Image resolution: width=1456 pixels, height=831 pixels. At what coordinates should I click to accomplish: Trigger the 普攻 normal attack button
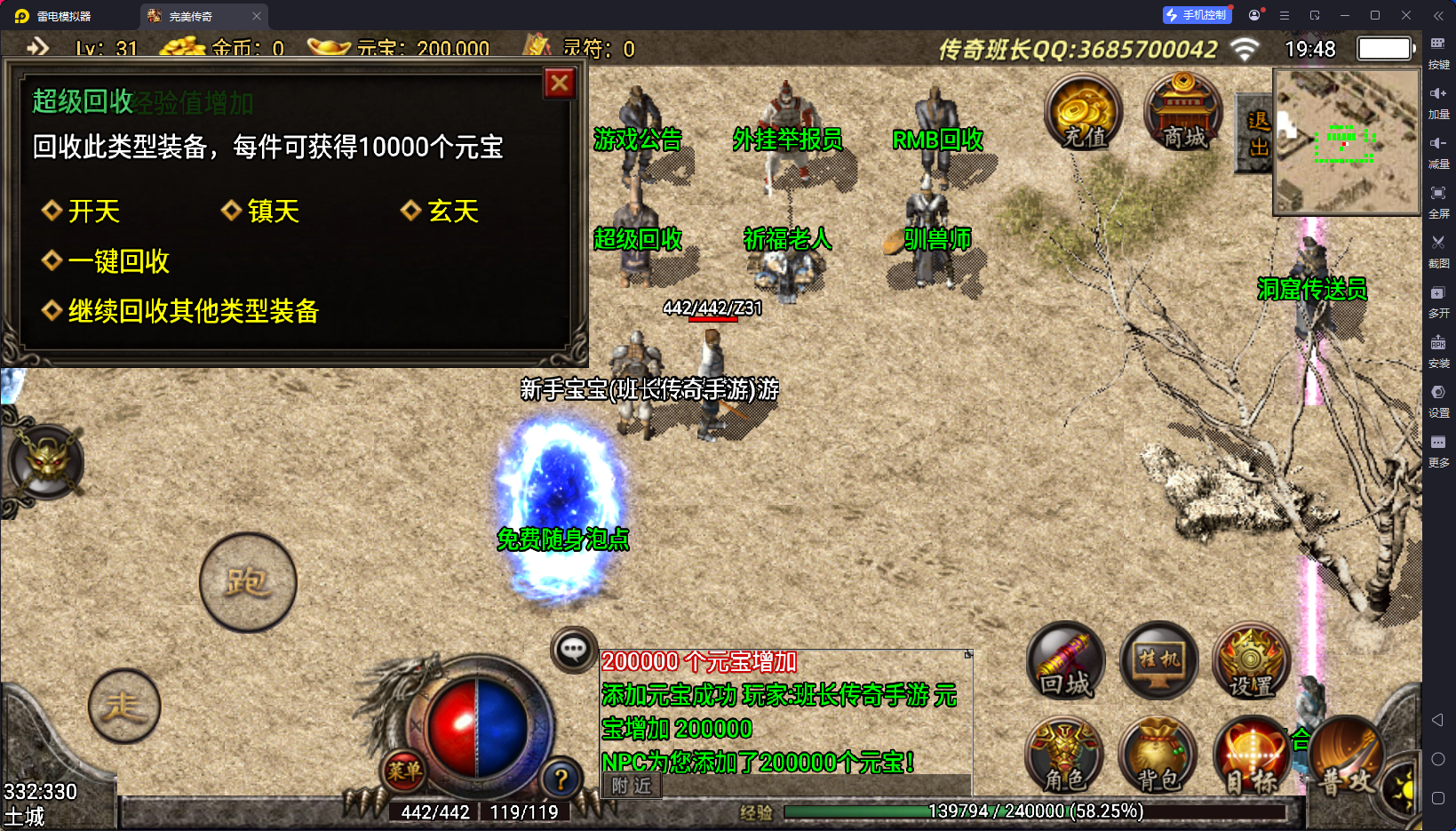pyautogui.click(x=1344, y=757)
